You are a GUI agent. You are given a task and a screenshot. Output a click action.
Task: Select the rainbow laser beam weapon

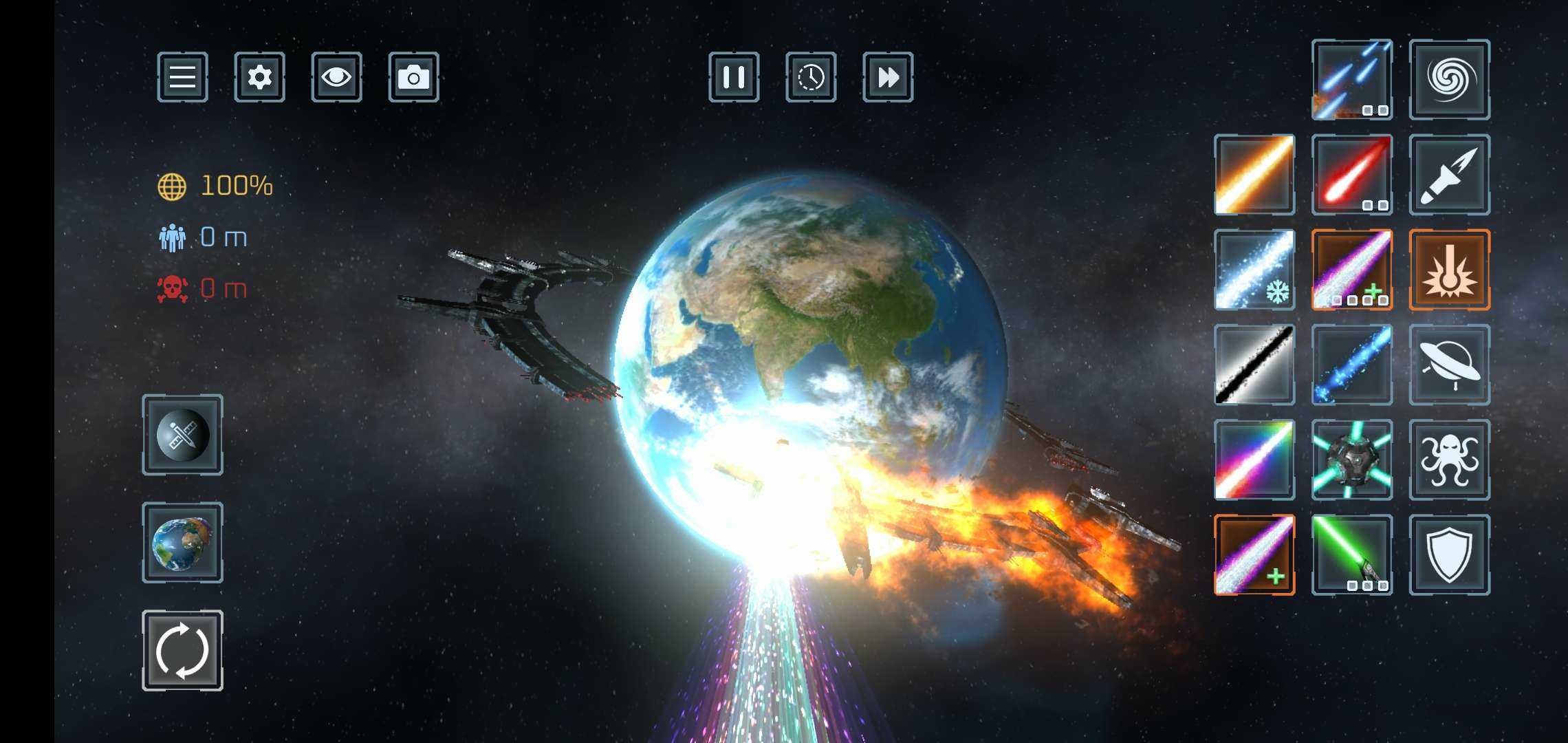tap(1254, 460)
